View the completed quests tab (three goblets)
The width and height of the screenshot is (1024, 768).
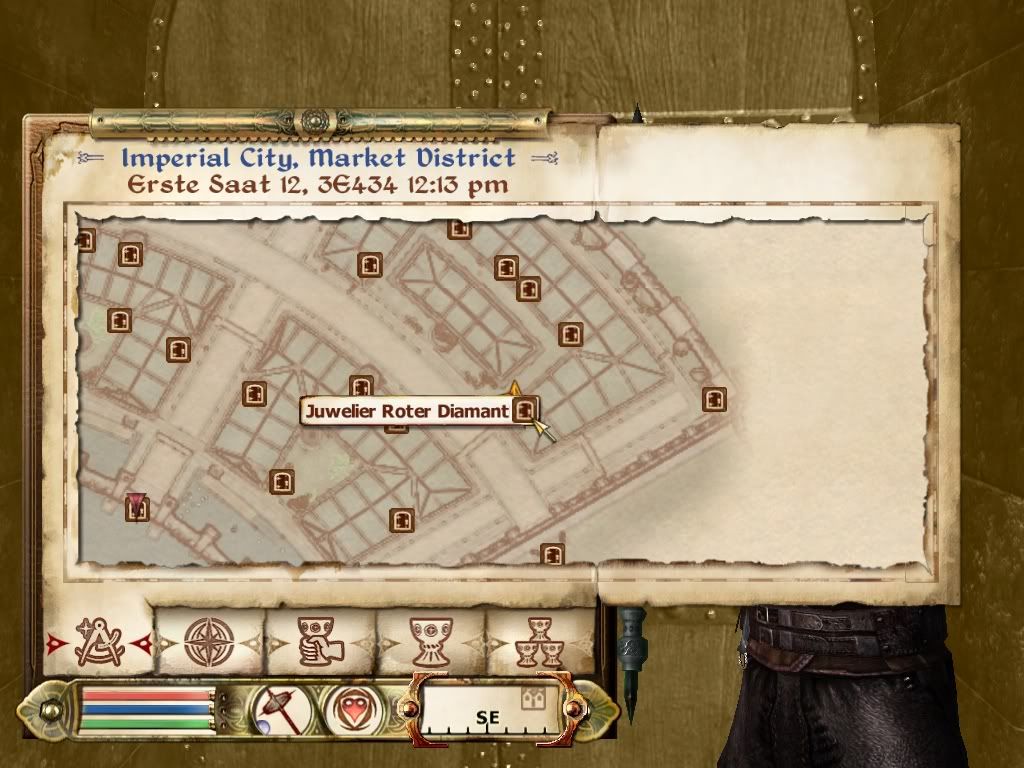point(540,641)
